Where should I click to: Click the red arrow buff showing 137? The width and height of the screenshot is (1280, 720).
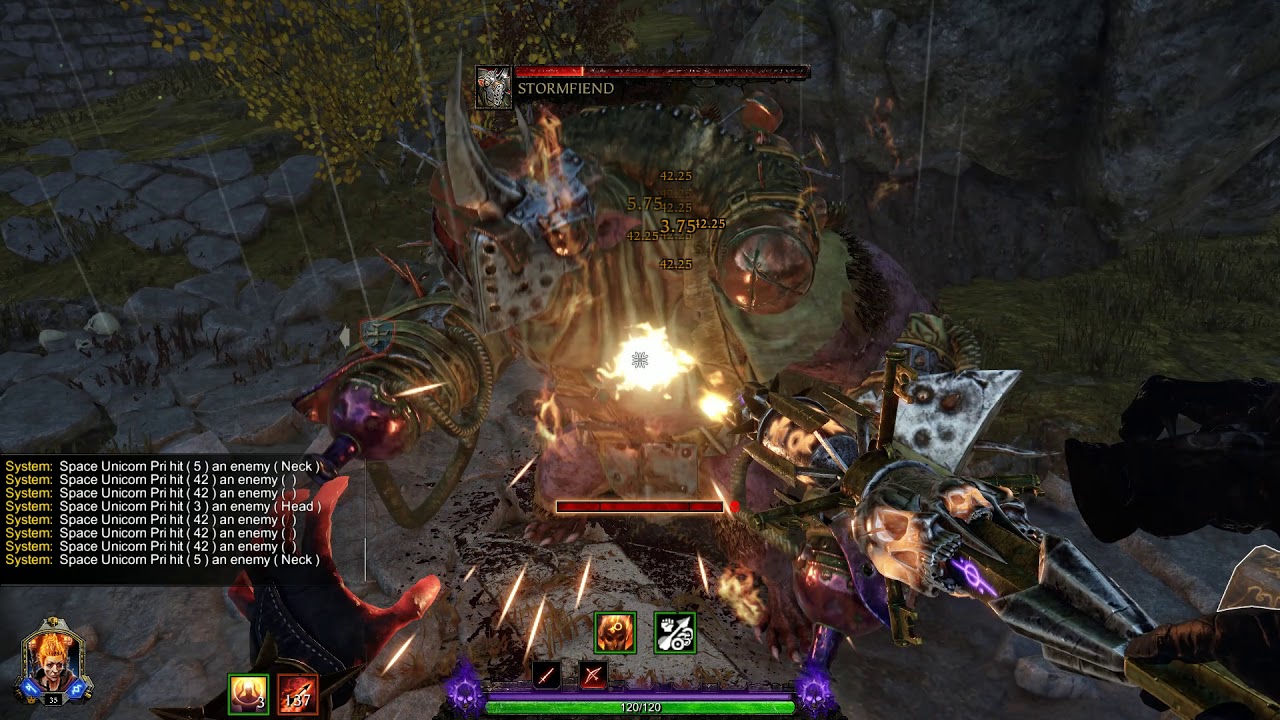[297, 694]
